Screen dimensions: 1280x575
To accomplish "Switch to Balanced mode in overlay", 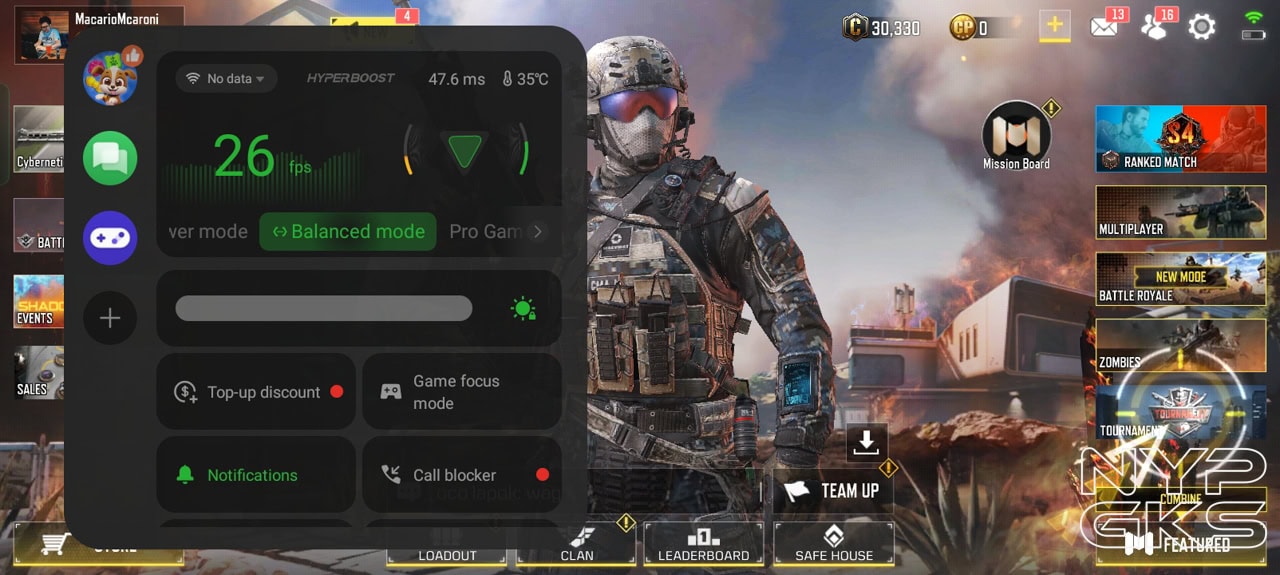I will point(348,231).
